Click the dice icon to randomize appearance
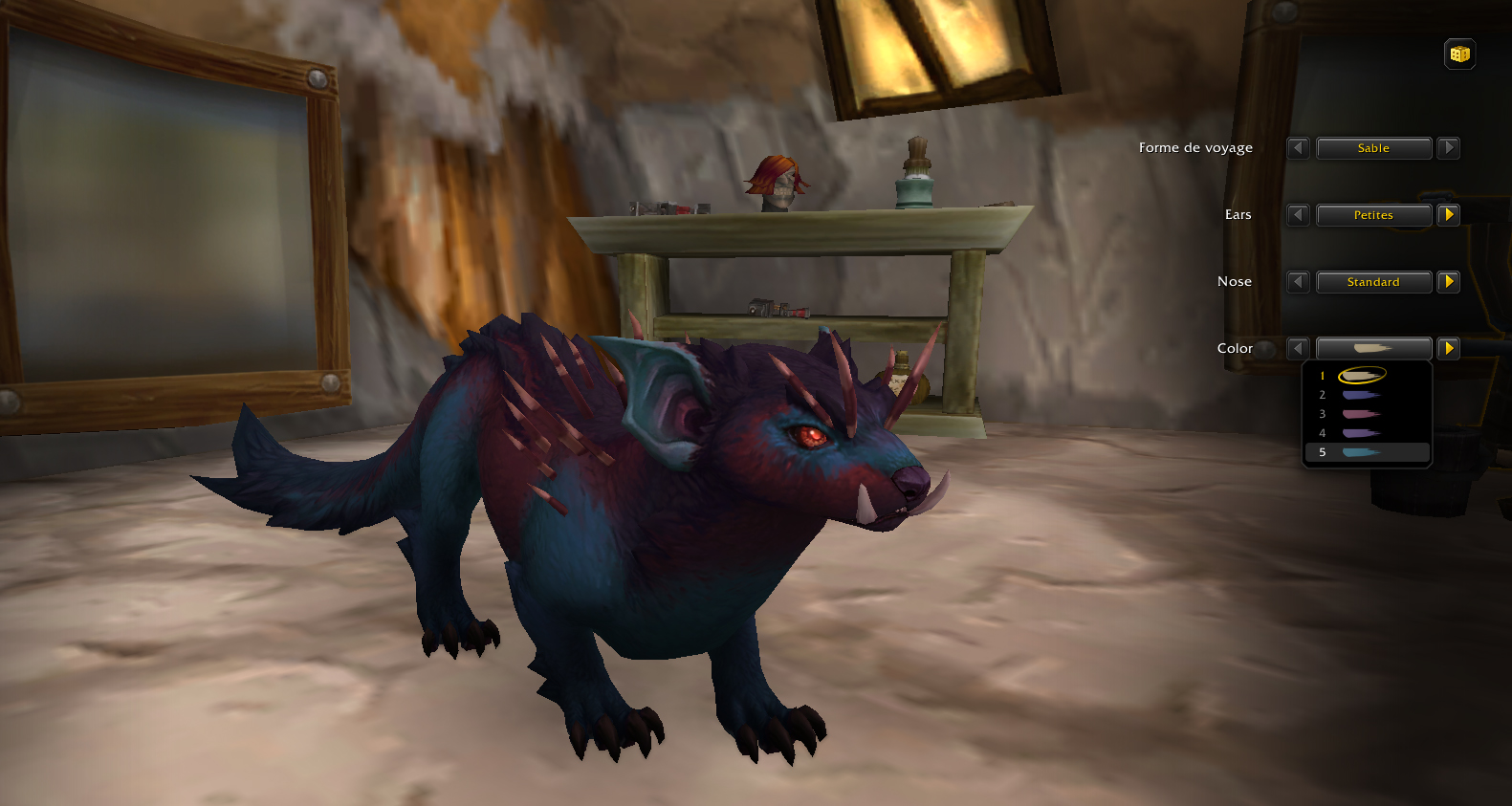This screenshot has height=806, width=1512. (x=1458, y=54)
